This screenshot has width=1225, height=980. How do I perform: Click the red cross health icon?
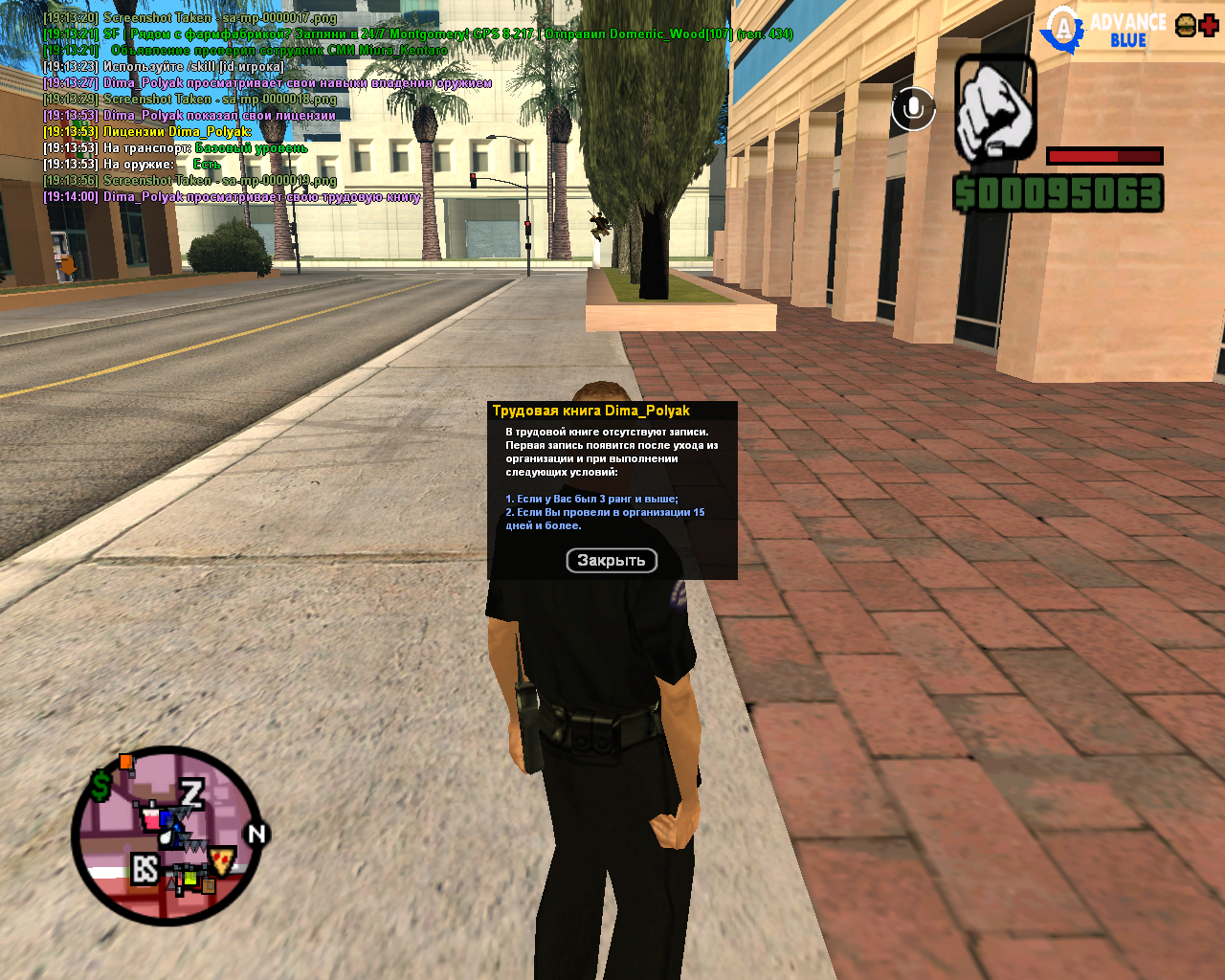(x=1210, y=26)
